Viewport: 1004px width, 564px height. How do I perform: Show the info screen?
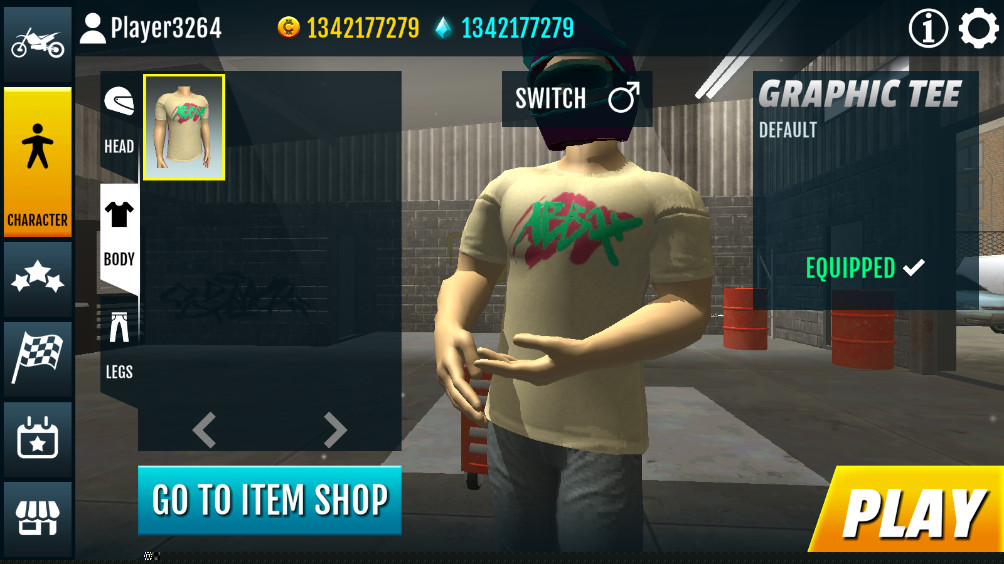928,29
